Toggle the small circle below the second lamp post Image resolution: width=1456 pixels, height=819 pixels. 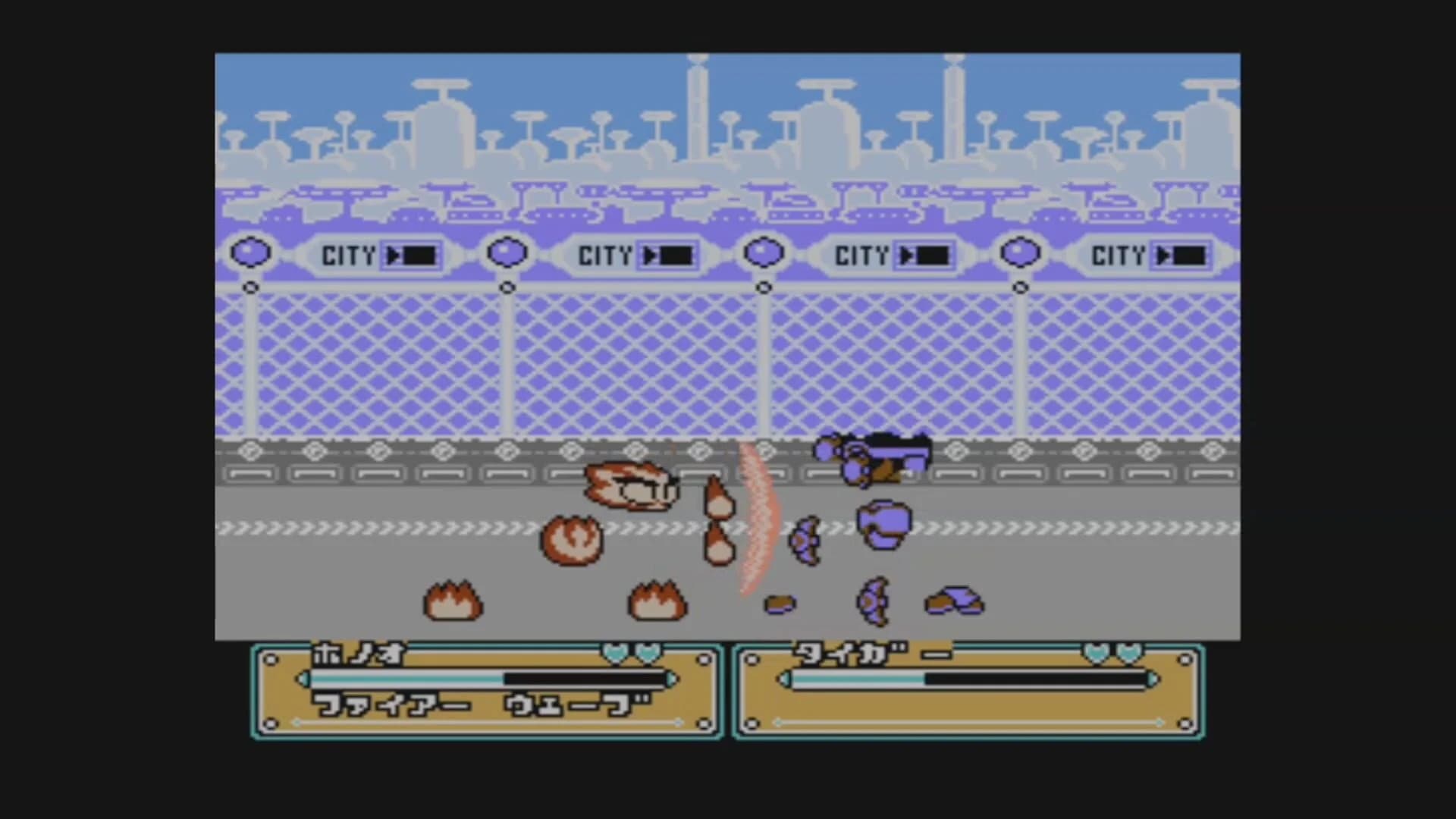pos(507,287)
